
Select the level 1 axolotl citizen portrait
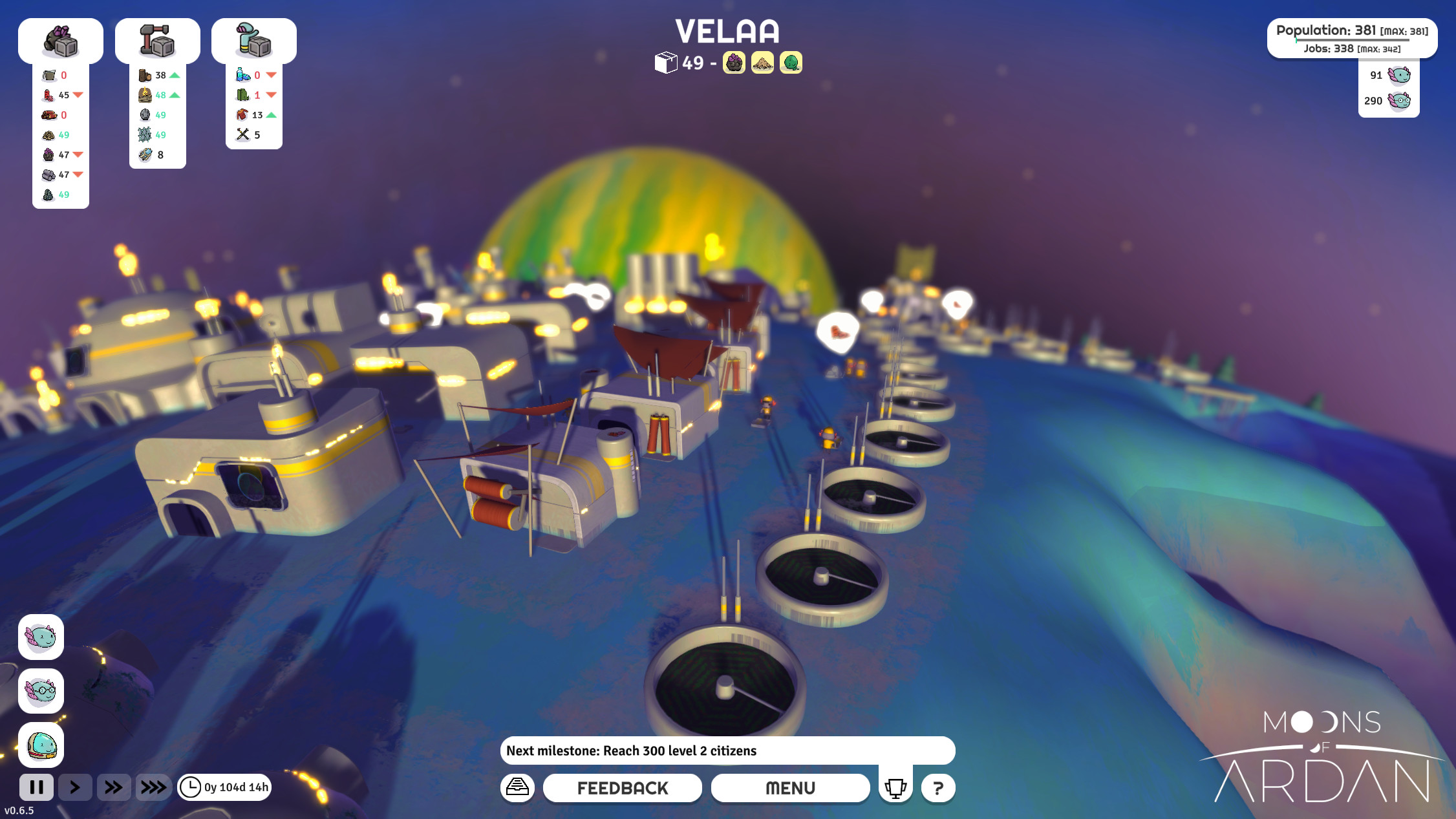coord(41,638)
